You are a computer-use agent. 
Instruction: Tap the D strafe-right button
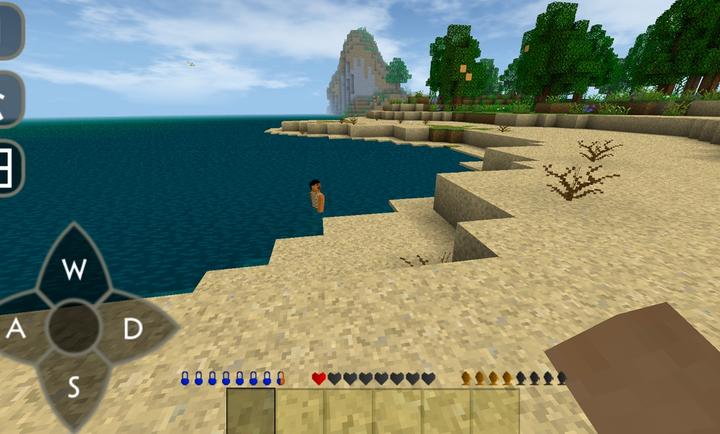point(132,328)
